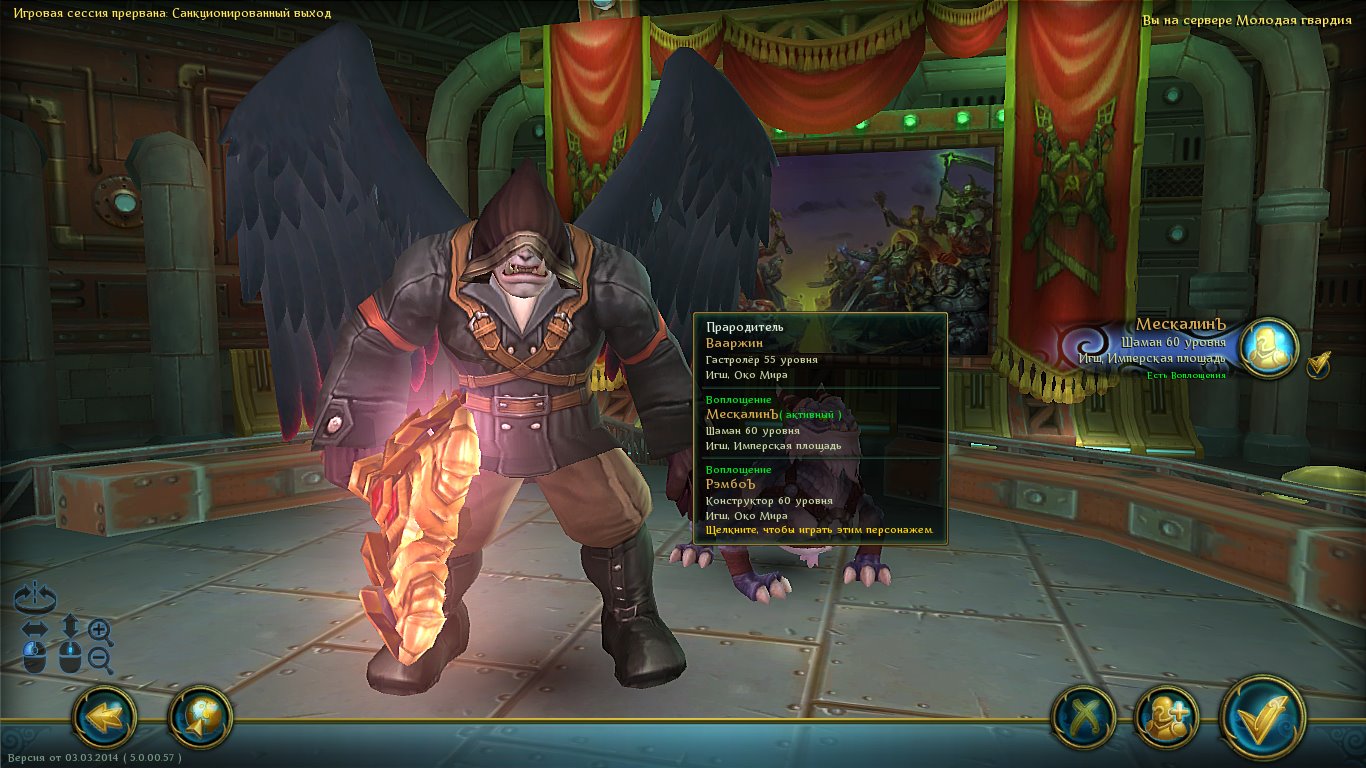This screenshot has height=768, width=1366.
Task: Create a new character with the plus button
Action: tap(1167, 717)
